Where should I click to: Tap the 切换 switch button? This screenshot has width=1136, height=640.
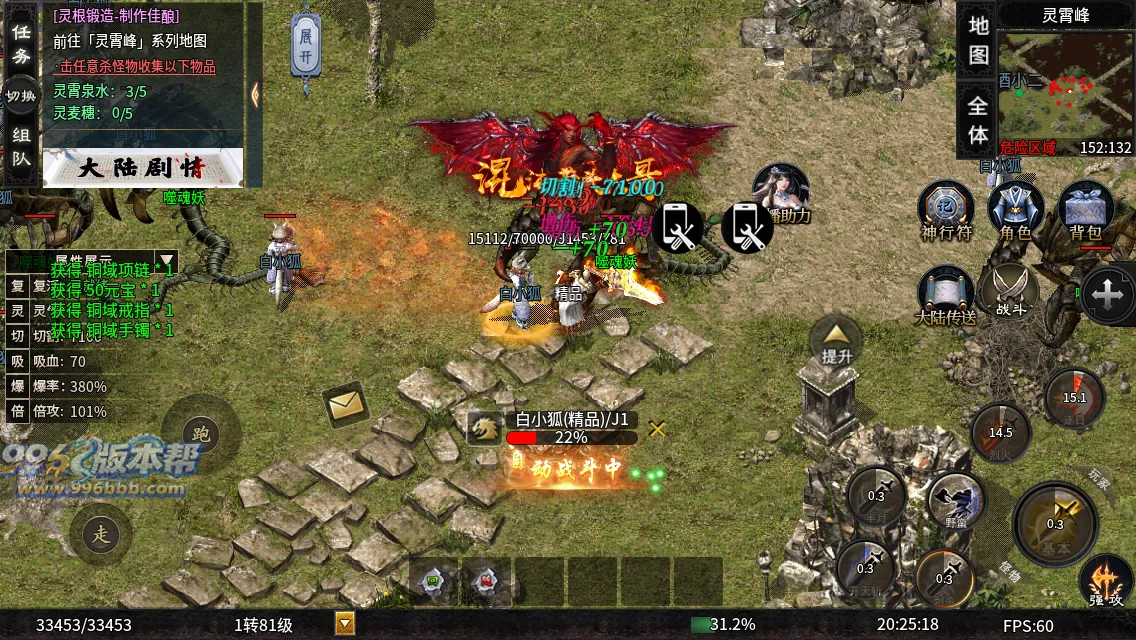point(21,96)
